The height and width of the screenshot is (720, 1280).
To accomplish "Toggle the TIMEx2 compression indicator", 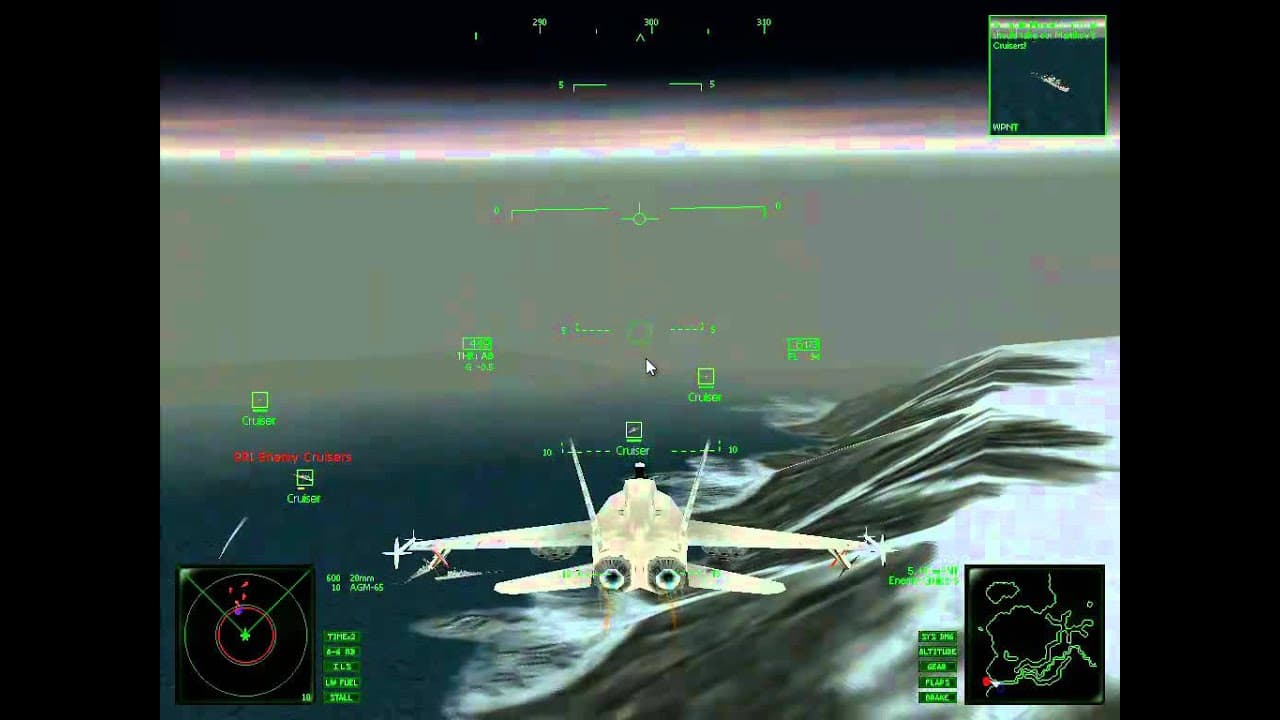I will pos(341,636).
